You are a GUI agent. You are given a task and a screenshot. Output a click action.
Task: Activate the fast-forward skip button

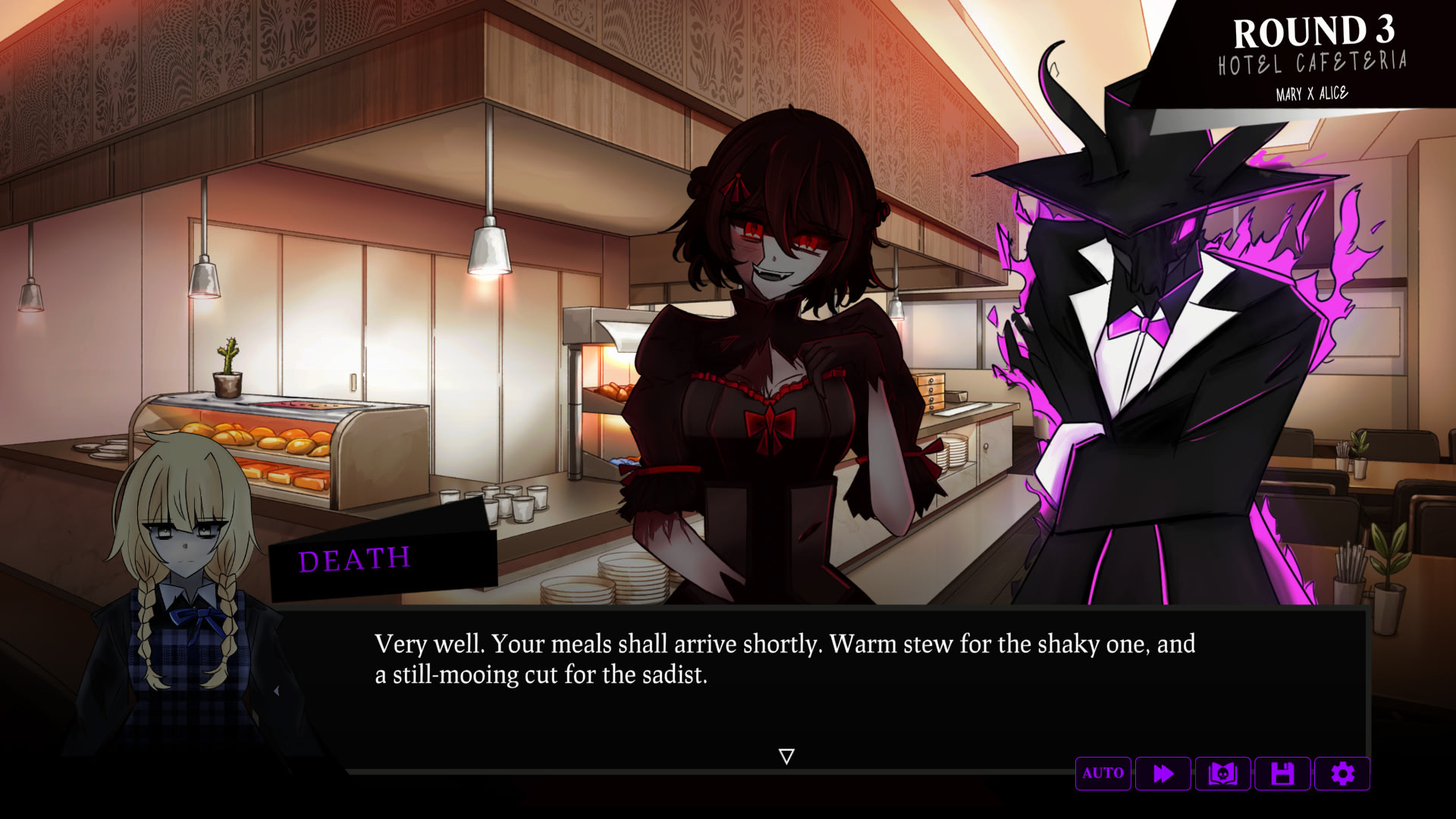coord(1163,773)
